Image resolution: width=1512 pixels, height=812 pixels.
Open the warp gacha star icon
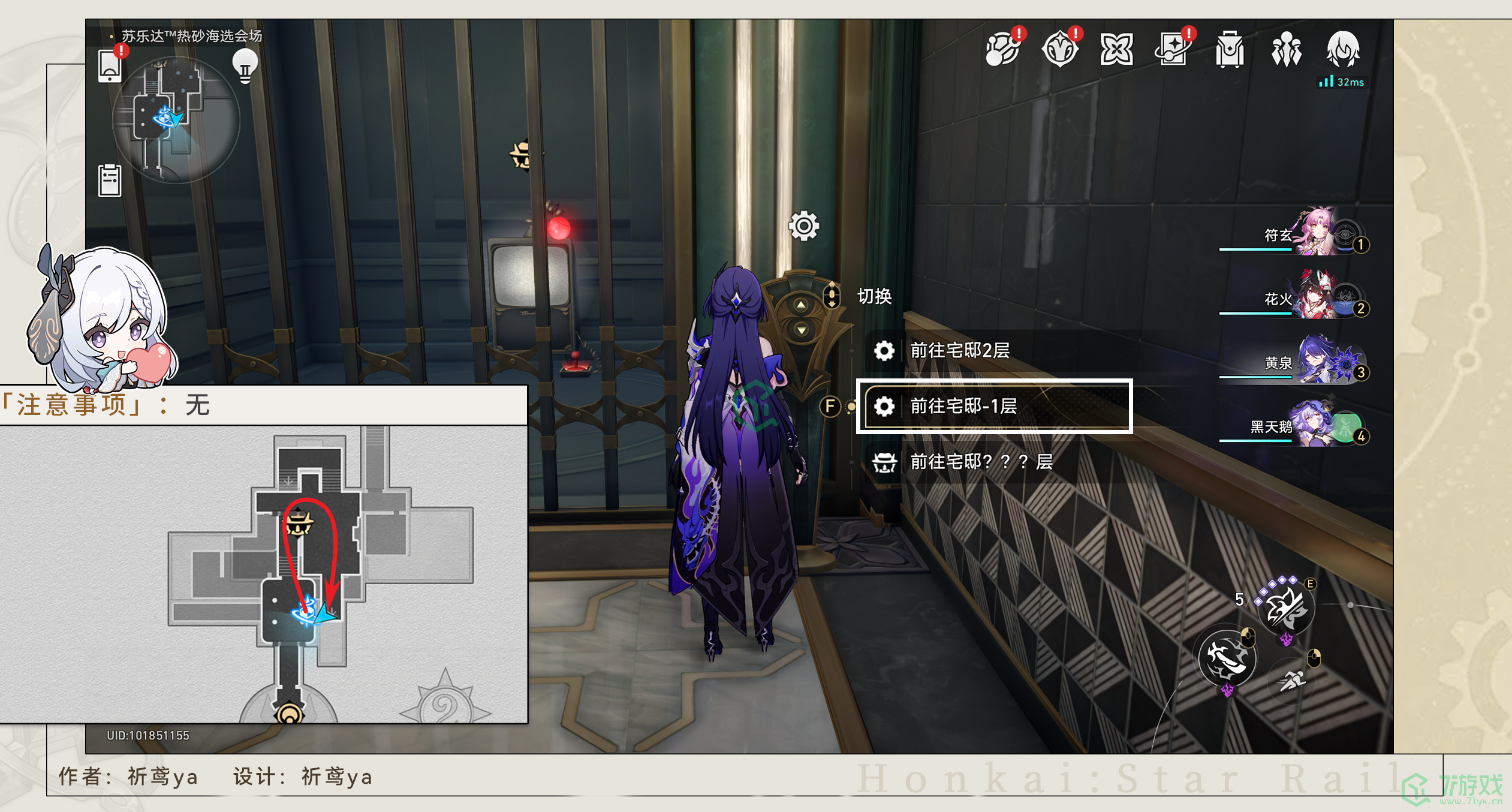1173,49
